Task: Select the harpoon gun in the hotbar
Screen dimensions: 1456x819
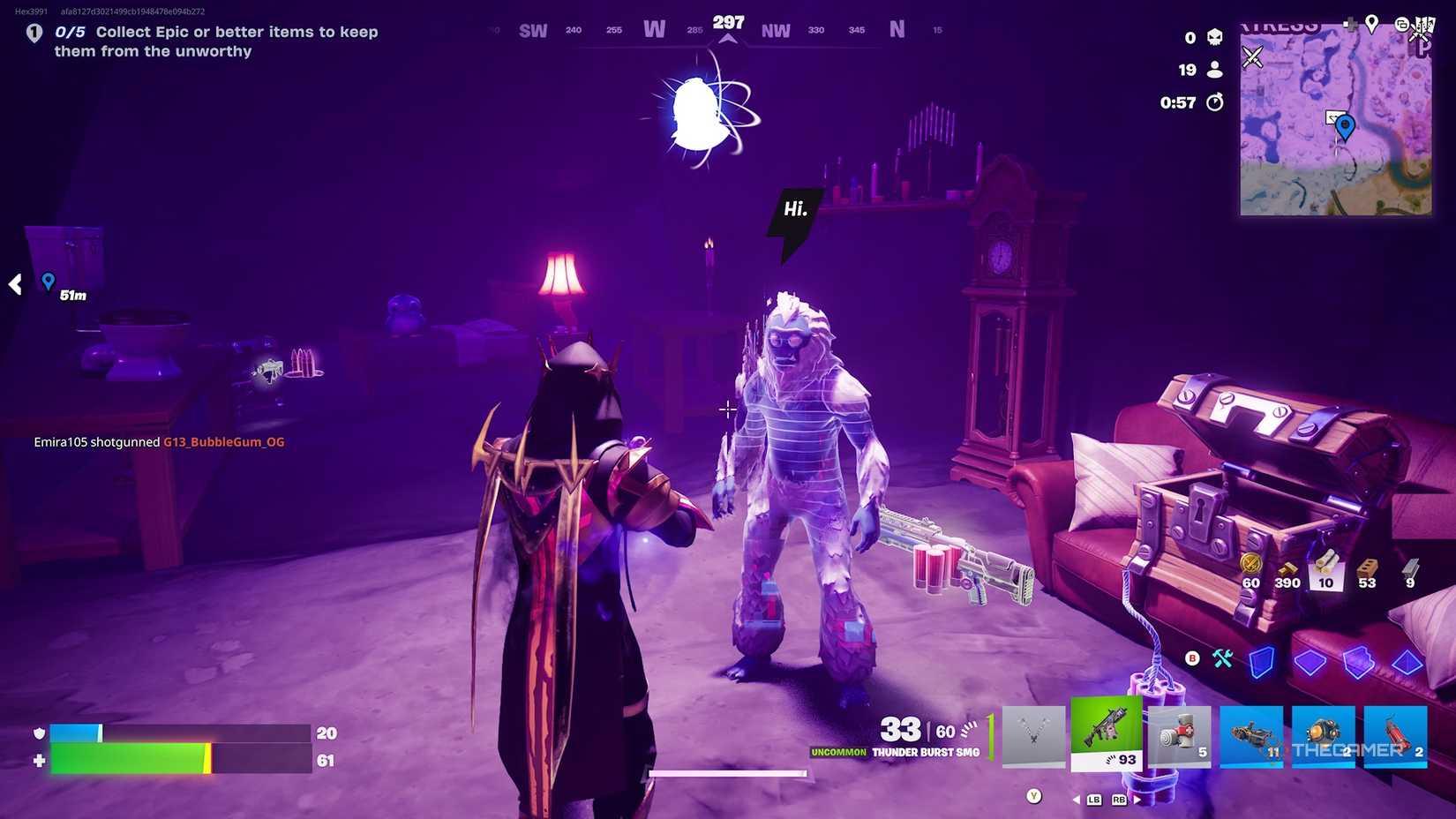Action: coord(1251,737)
